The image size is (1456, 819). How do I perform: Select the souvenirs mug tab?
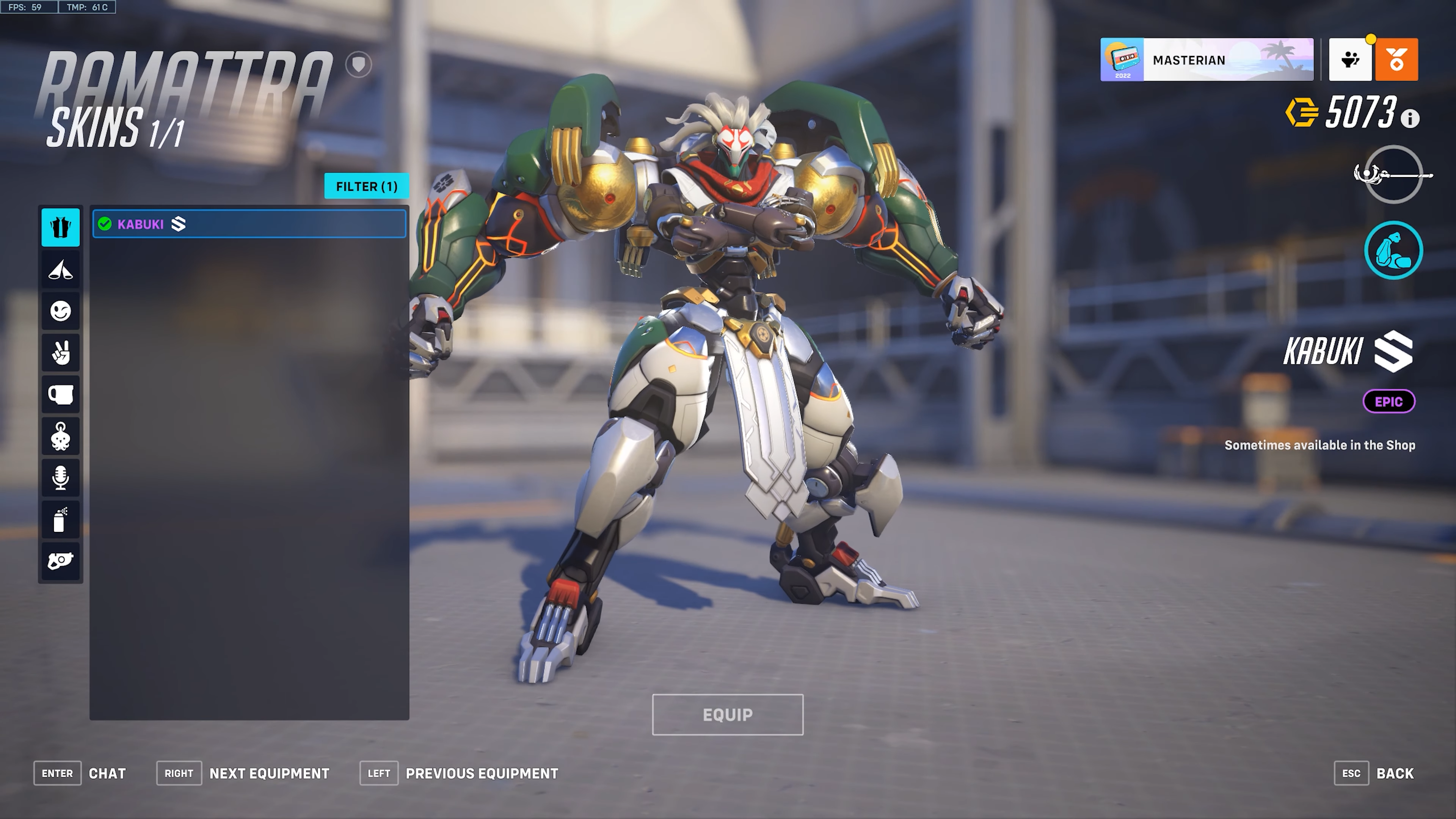pyautogui.click(x=61, y=394)
